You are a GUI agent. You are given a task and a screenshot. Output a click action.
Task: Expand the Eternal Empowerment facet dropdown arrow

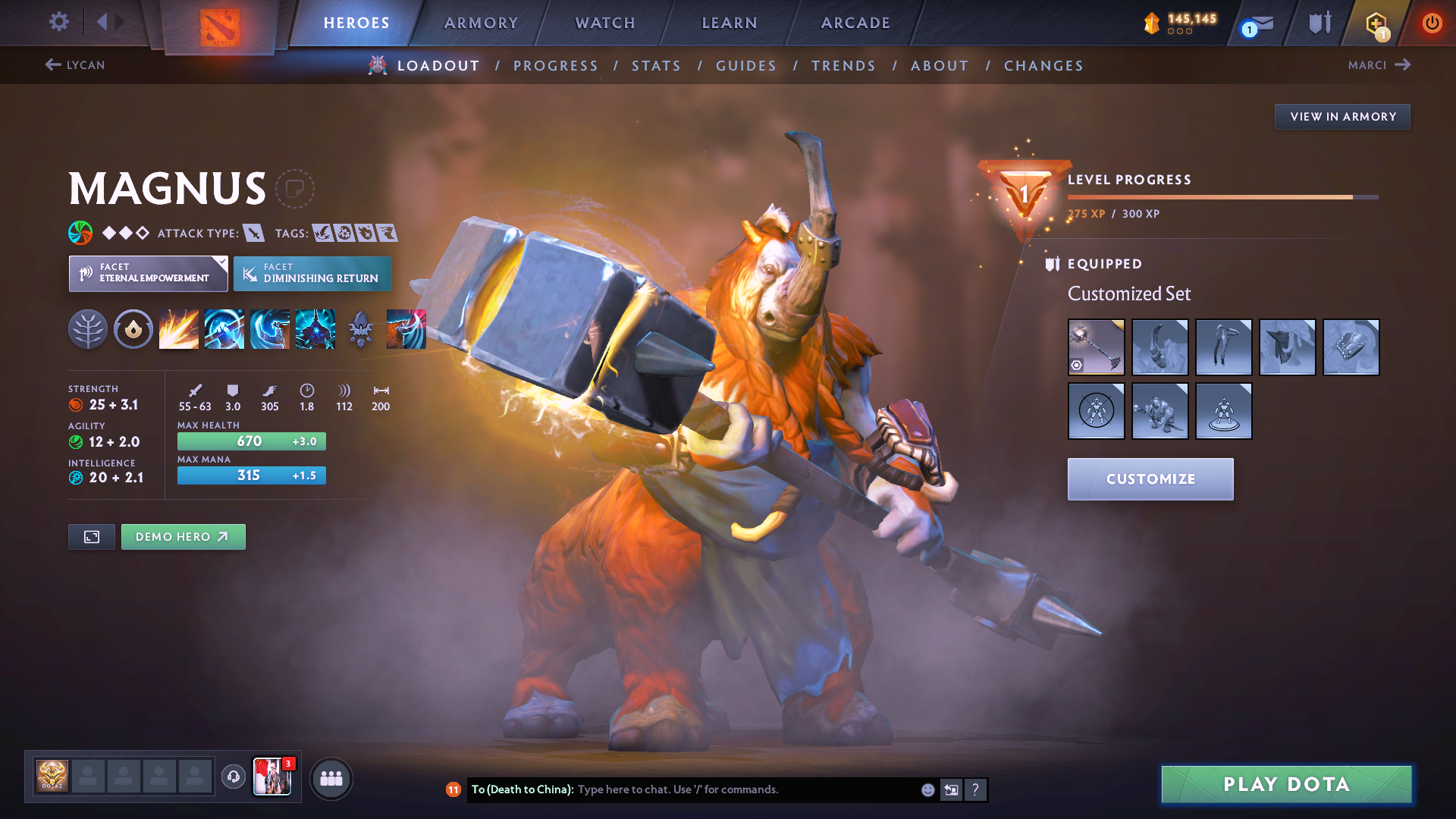pyautogui.click(x=221, y=263)
